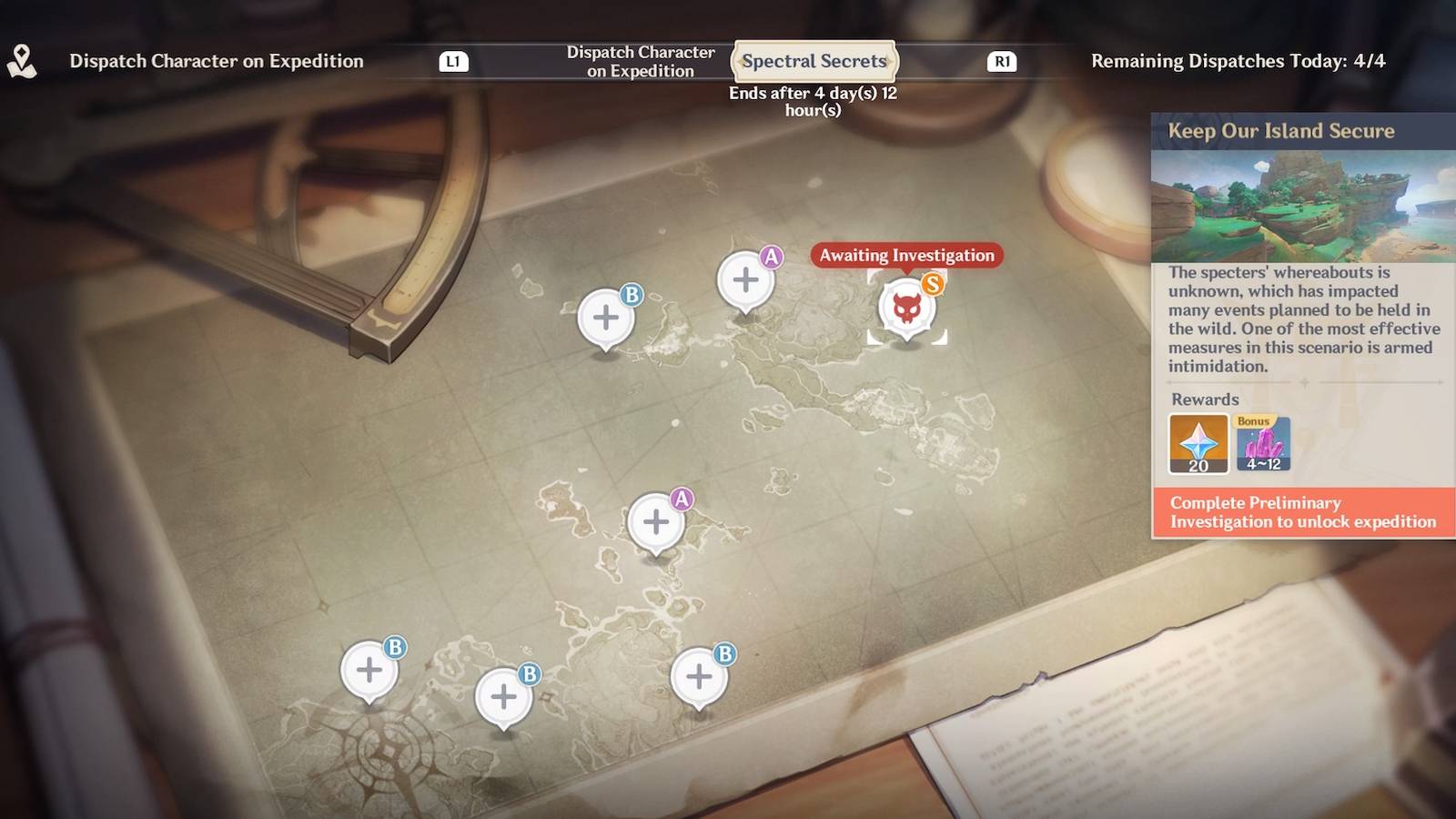Open the Dispatch Character on Expedition tab
The height and width of the screenshot is (819, 1456).
coord(640,61)
